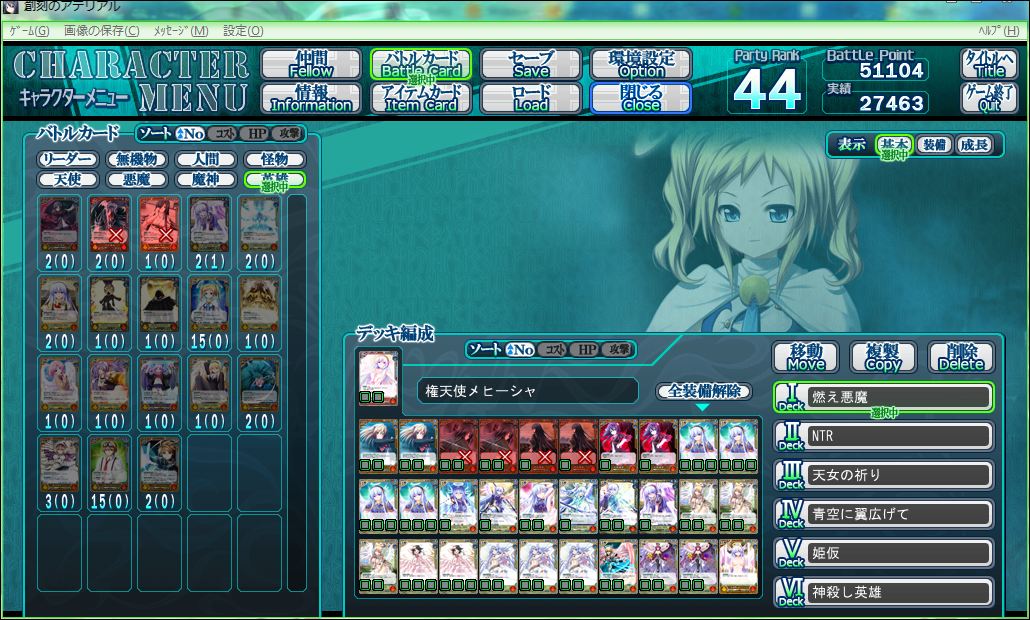Close the character menu
Screen dimensions: 1030x620
(x=641, y=97)
